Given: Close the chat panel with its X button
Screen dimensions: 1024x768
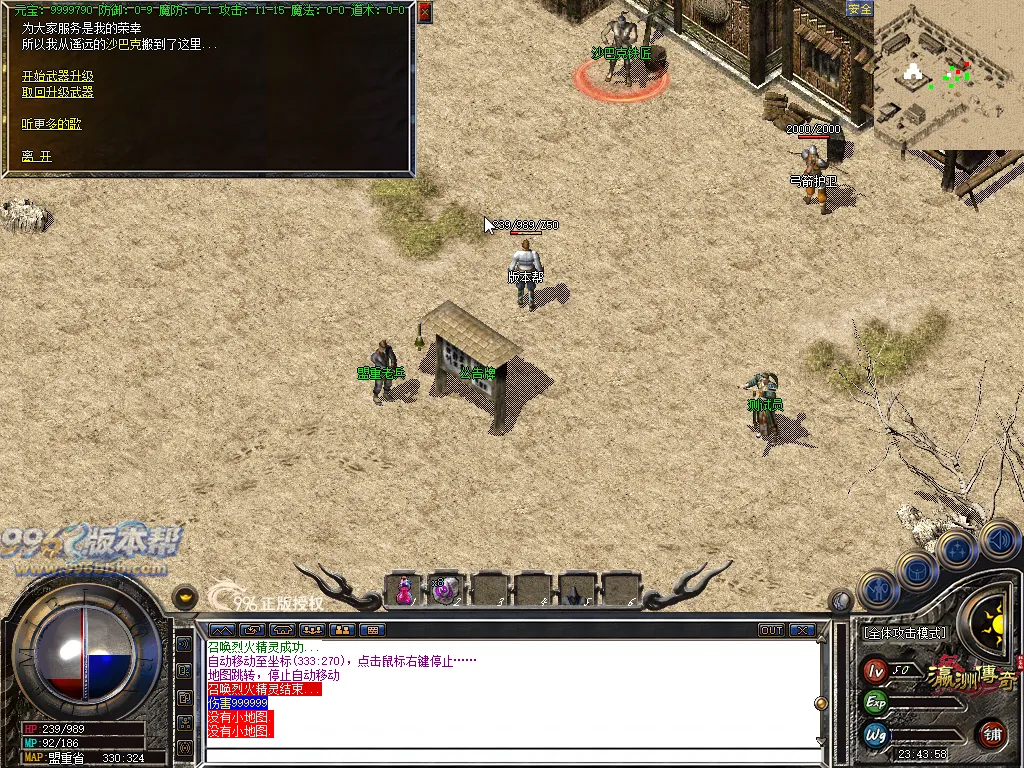Looking at the screenshot, I should tap(802, 630).
